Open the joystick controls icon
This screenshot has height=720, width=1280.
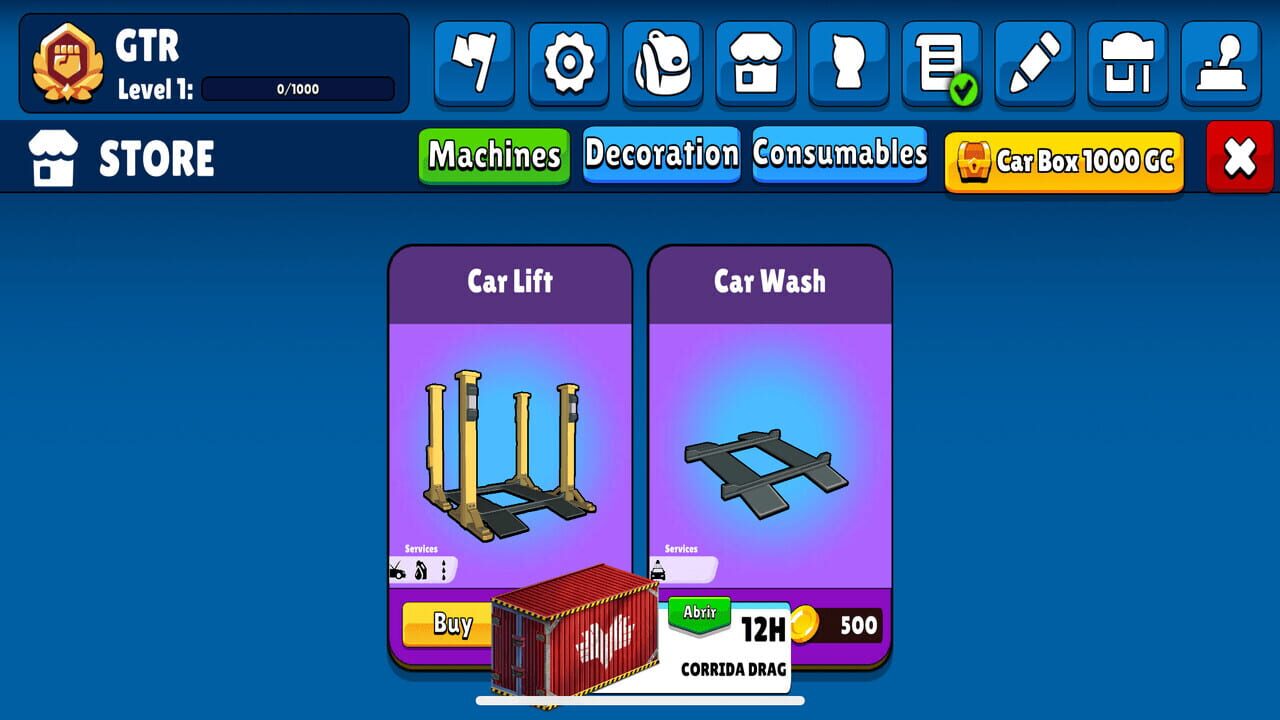click(x=1221, y=62)
